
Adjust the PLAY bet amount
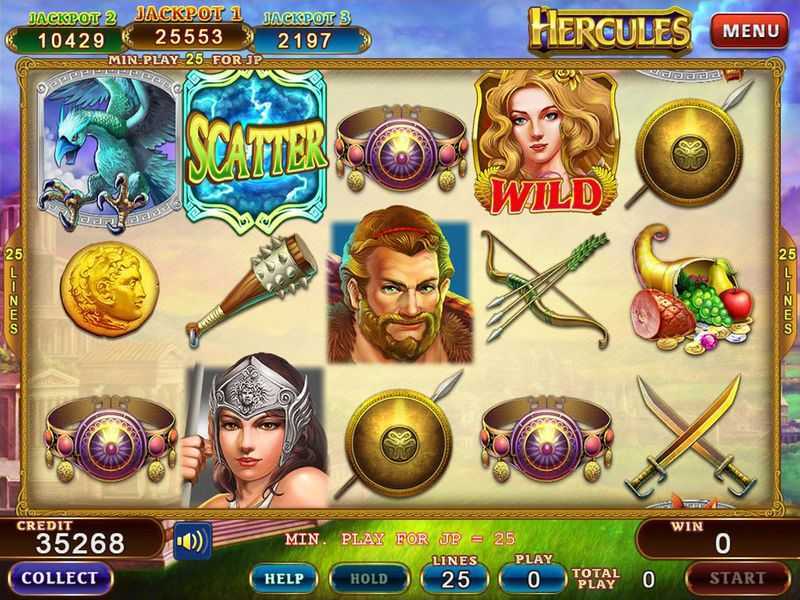(532, 577)
